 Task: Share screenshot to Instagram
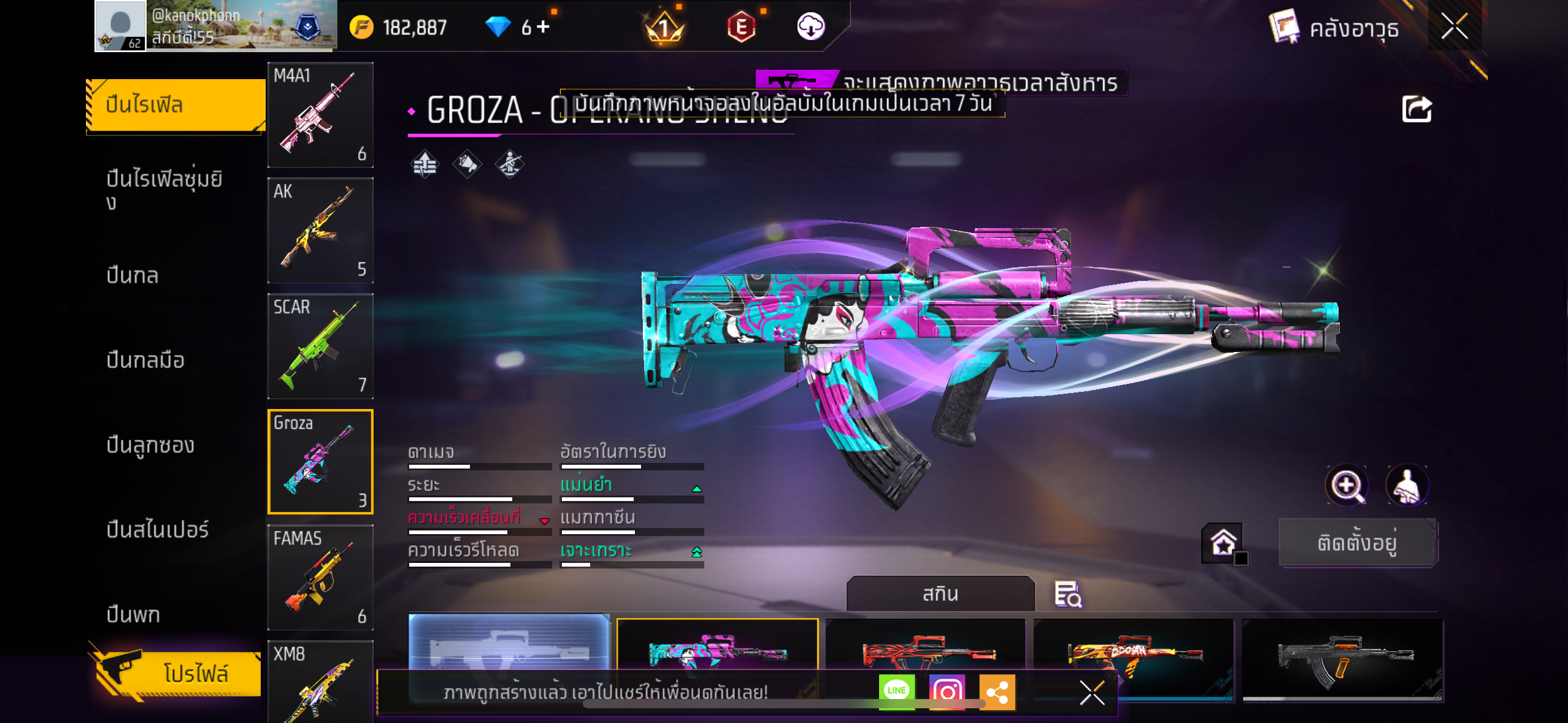click(x=947, y=692)
